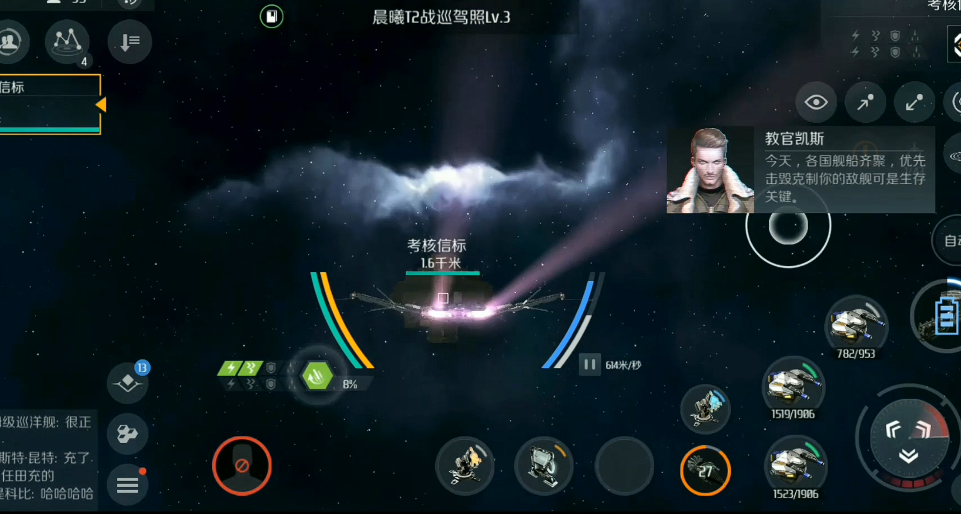Open the three-line main menu
Viewport: 961px width, 514px height.
pyautogui.click(x=128, y=485)
